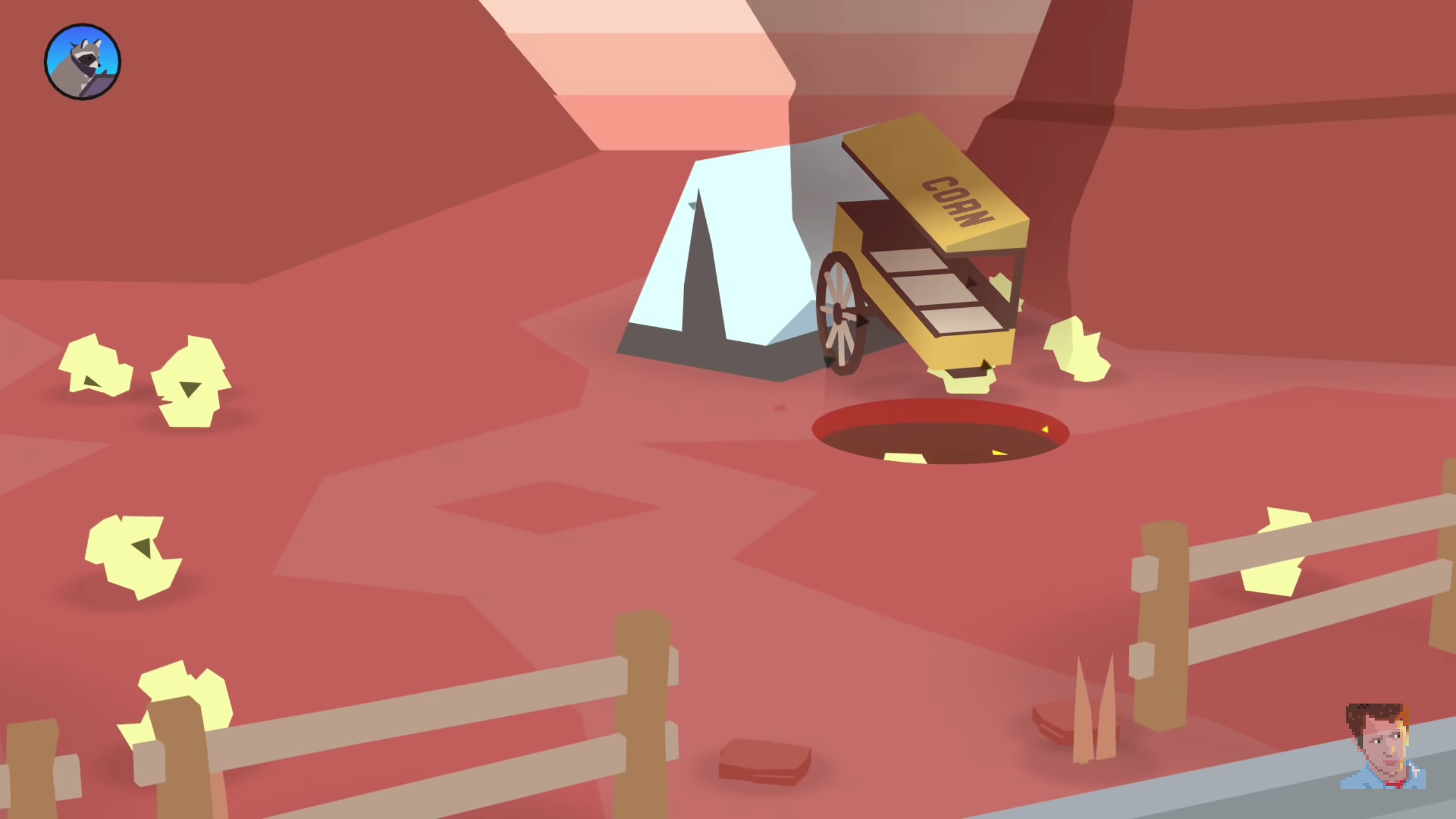1456x819 pixels.
Task: Click the raccoon avatar in the top-left corner
Action: pos(81,61)
